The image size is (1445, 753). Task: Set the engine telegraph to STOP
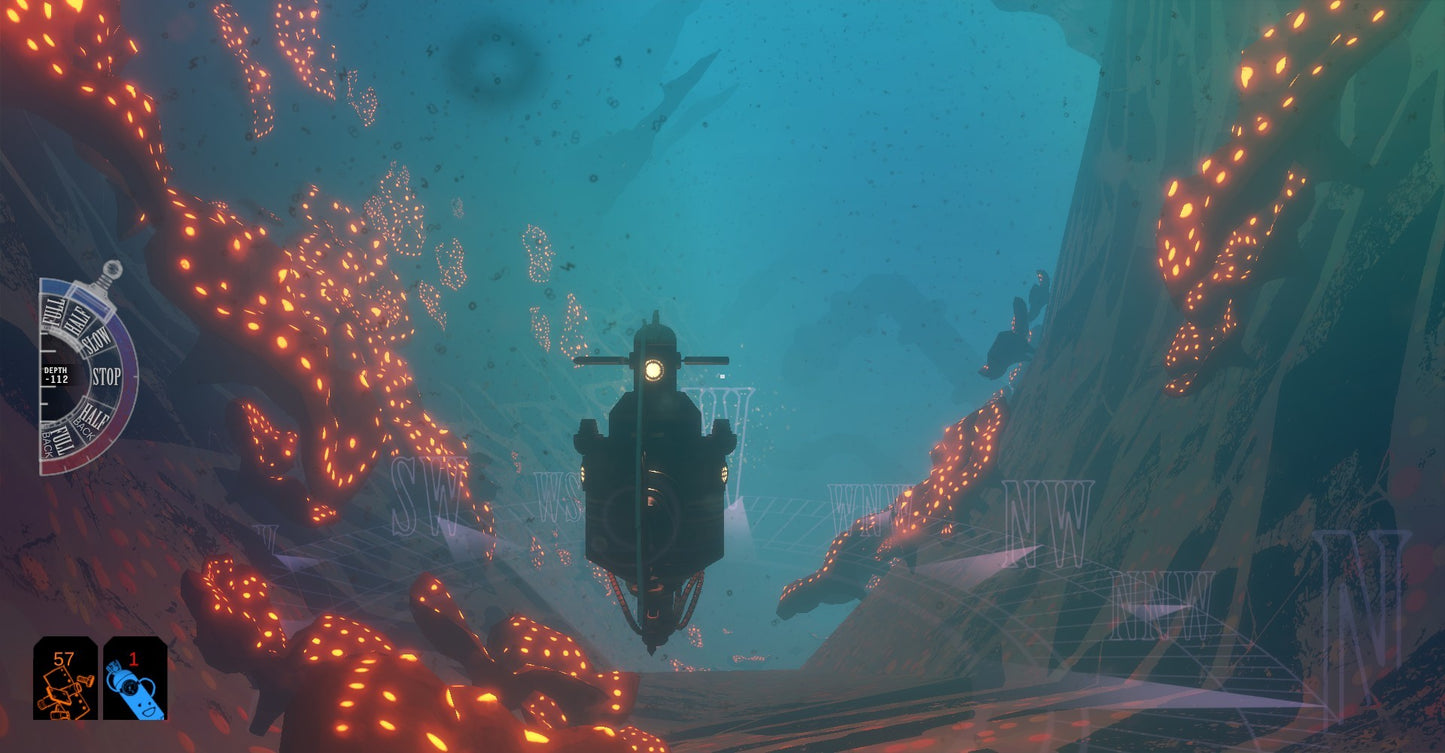point(106,375)
